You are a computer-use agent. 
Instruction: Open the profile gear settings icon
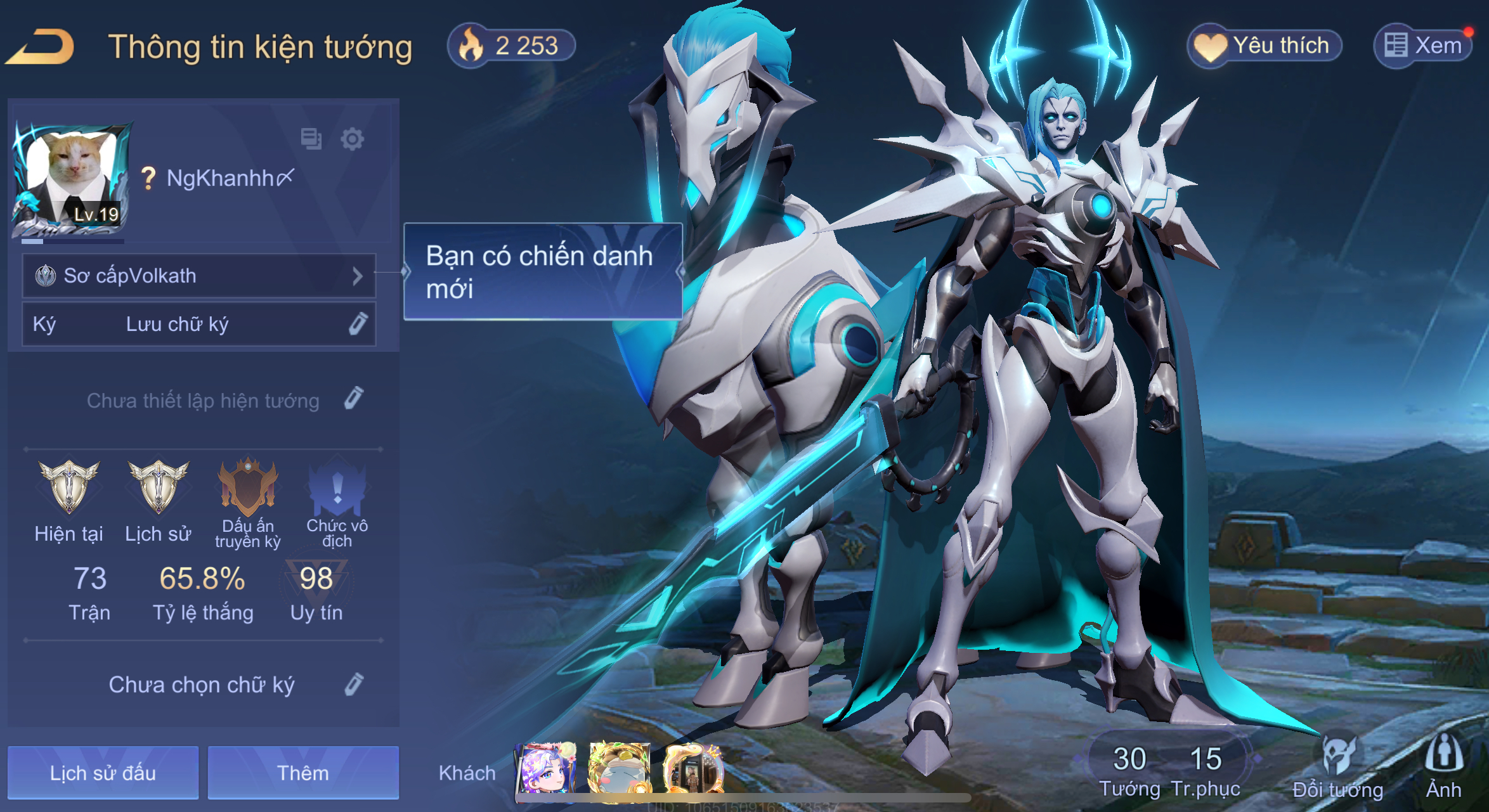[x=352, y=139]
